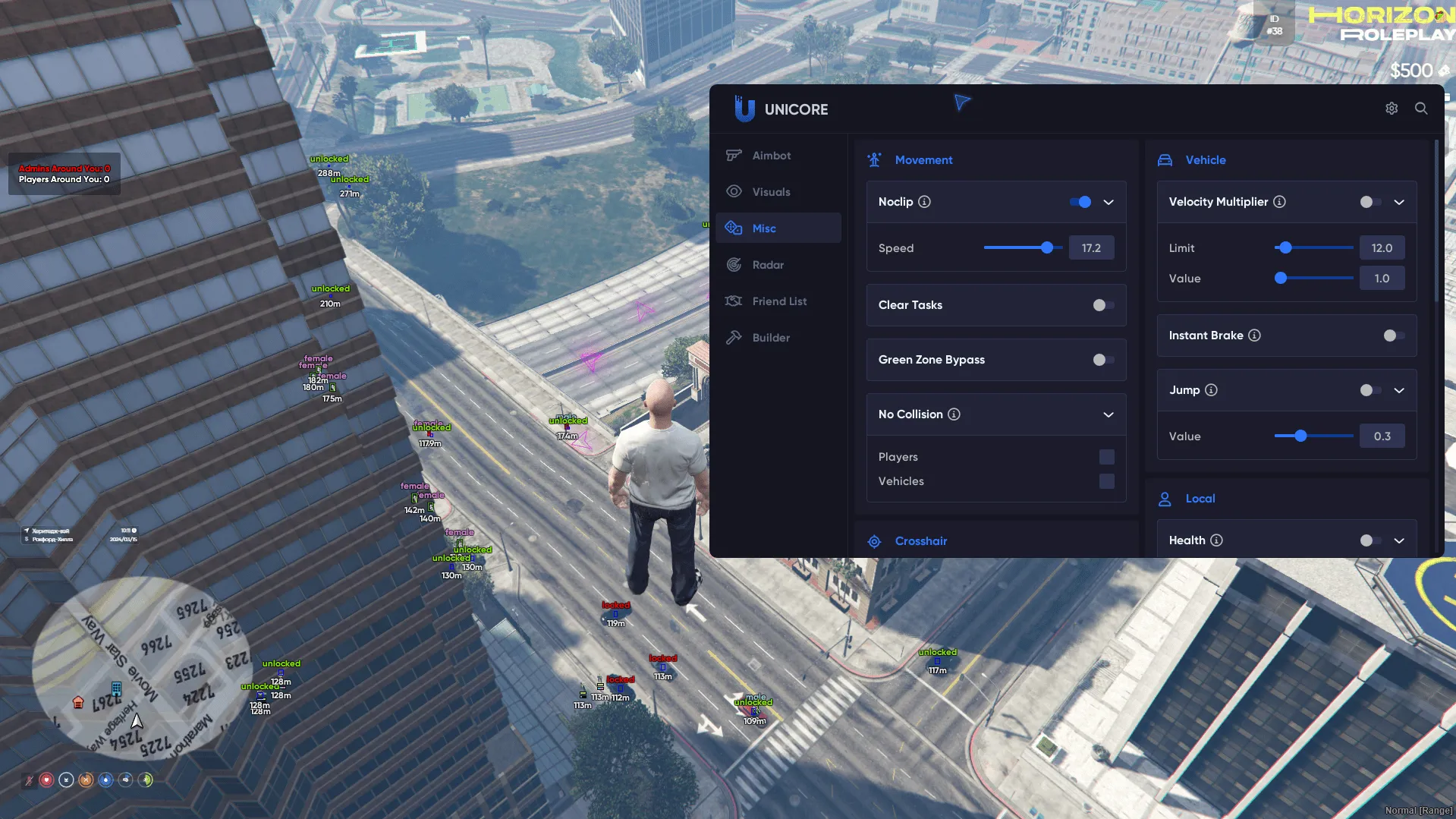Click the Velocity Multiplier Limit value field

coord(1382,248)
